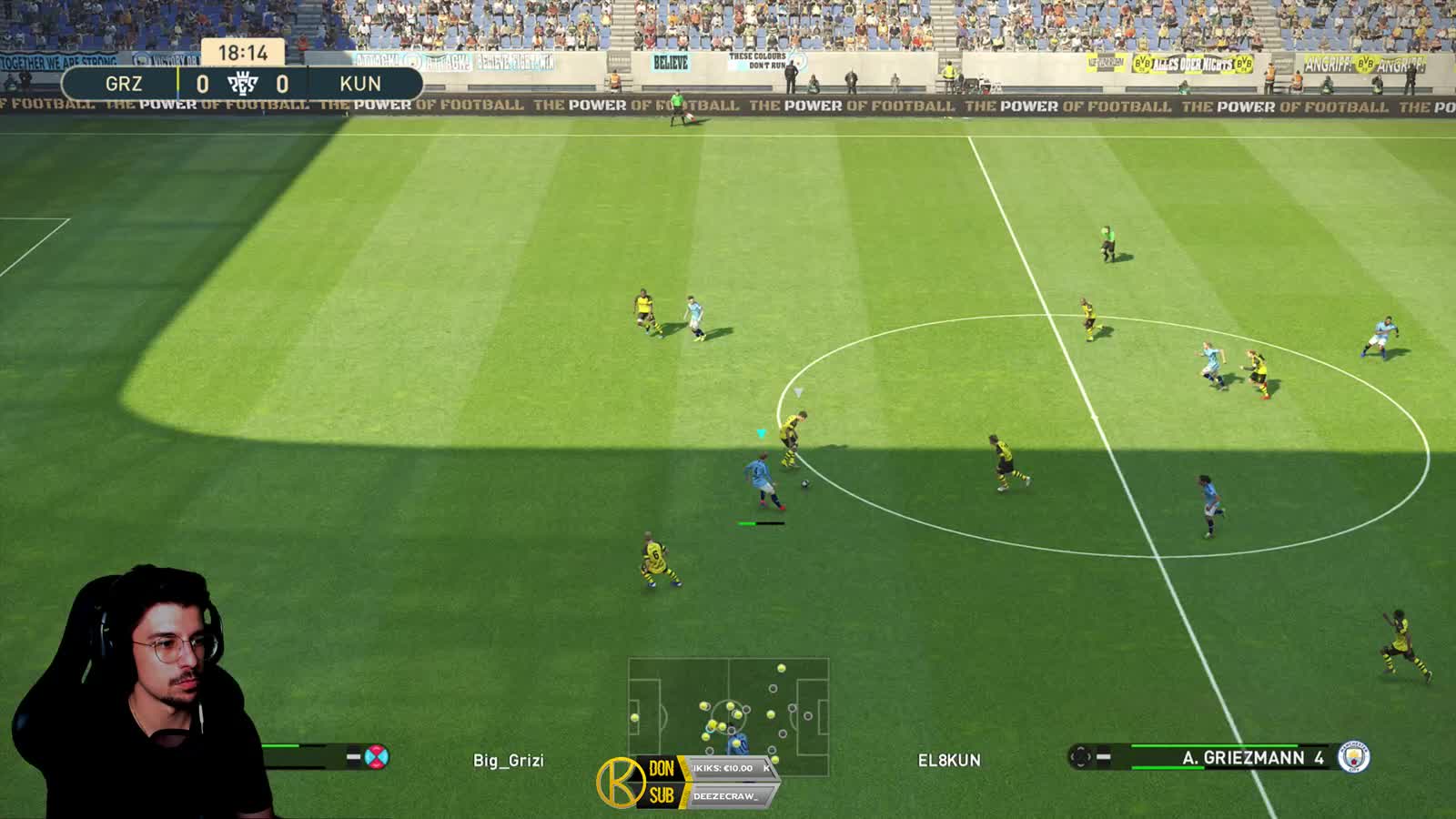Viewport: 1456px width, 819px height.
Task: Click the streamer webcam feed
Action: (x=136, y=692)
